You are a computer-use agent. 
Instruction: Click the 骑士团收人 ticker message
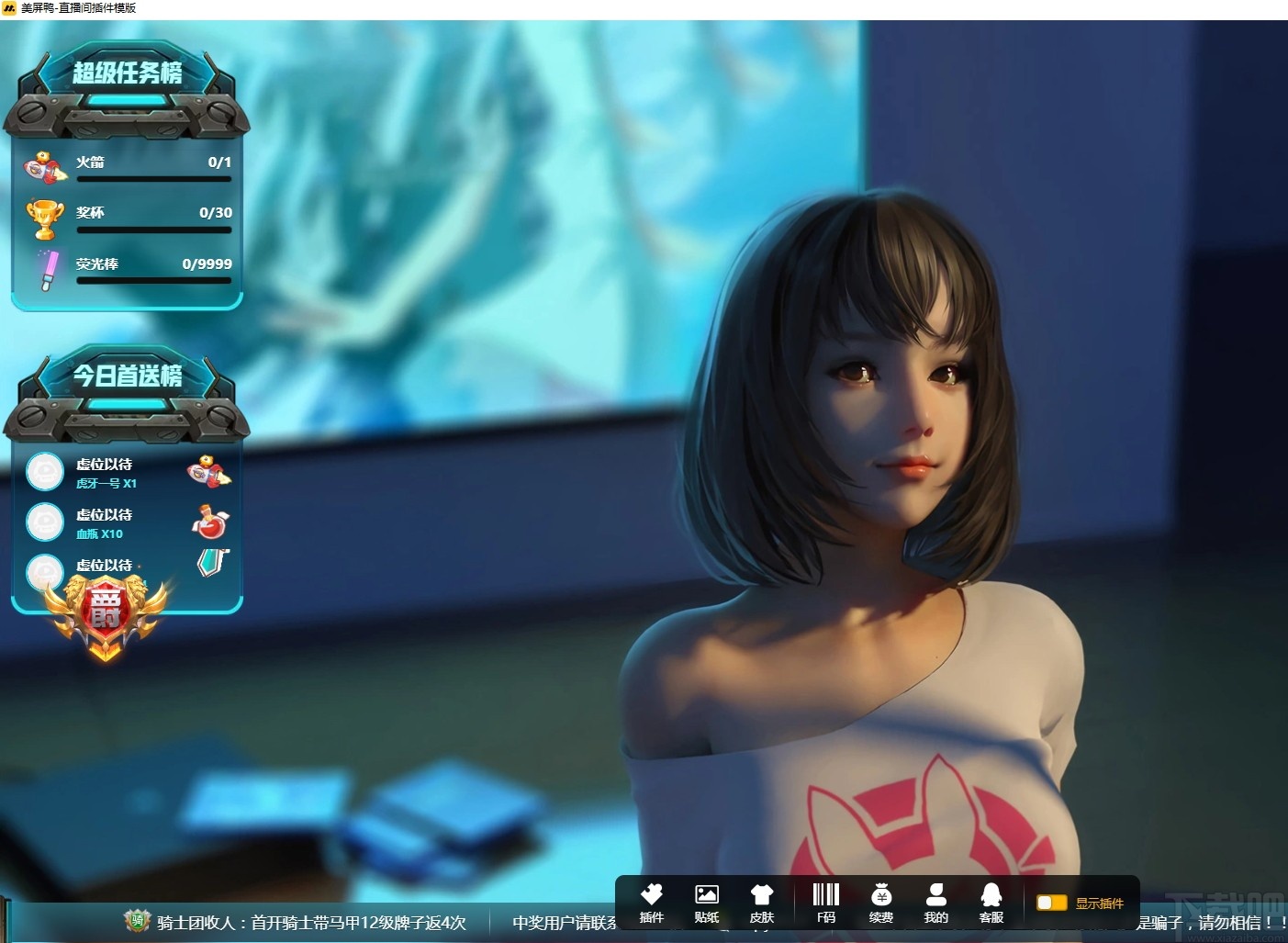pyautogui.click(x=310, y=922)
